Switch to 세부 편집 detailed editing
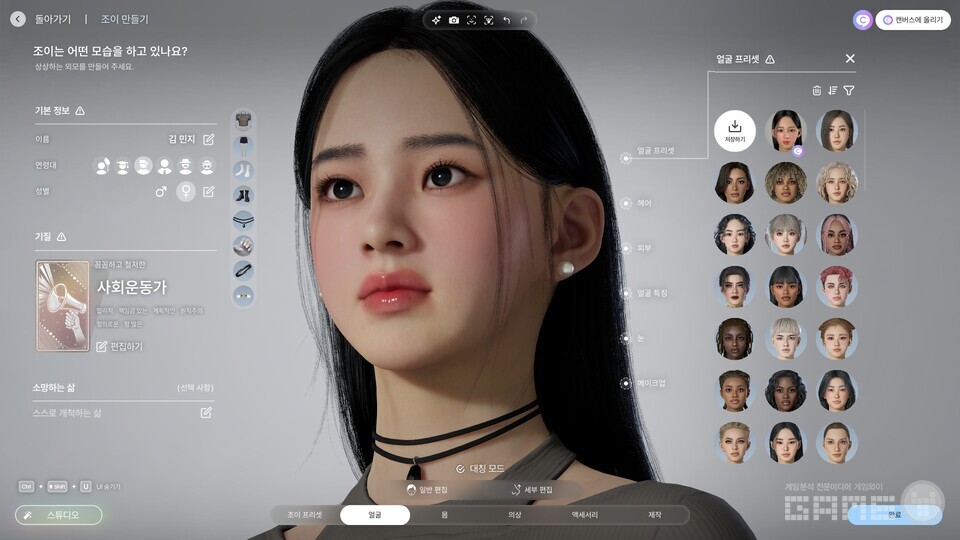 click(531, 490)
